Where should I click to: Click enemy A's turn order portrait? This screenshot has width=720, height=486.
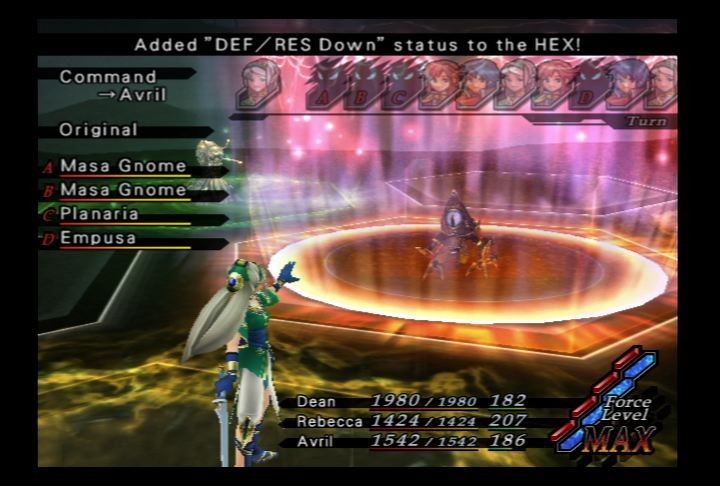pyautogui.click(x=330, y=85)
